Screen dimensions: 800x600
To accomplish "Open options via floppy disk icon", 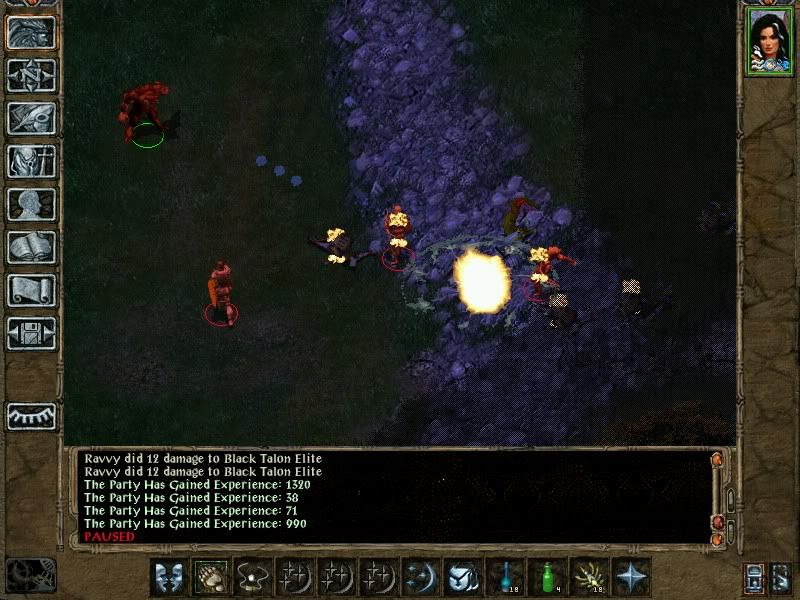I will pos(31,333).
